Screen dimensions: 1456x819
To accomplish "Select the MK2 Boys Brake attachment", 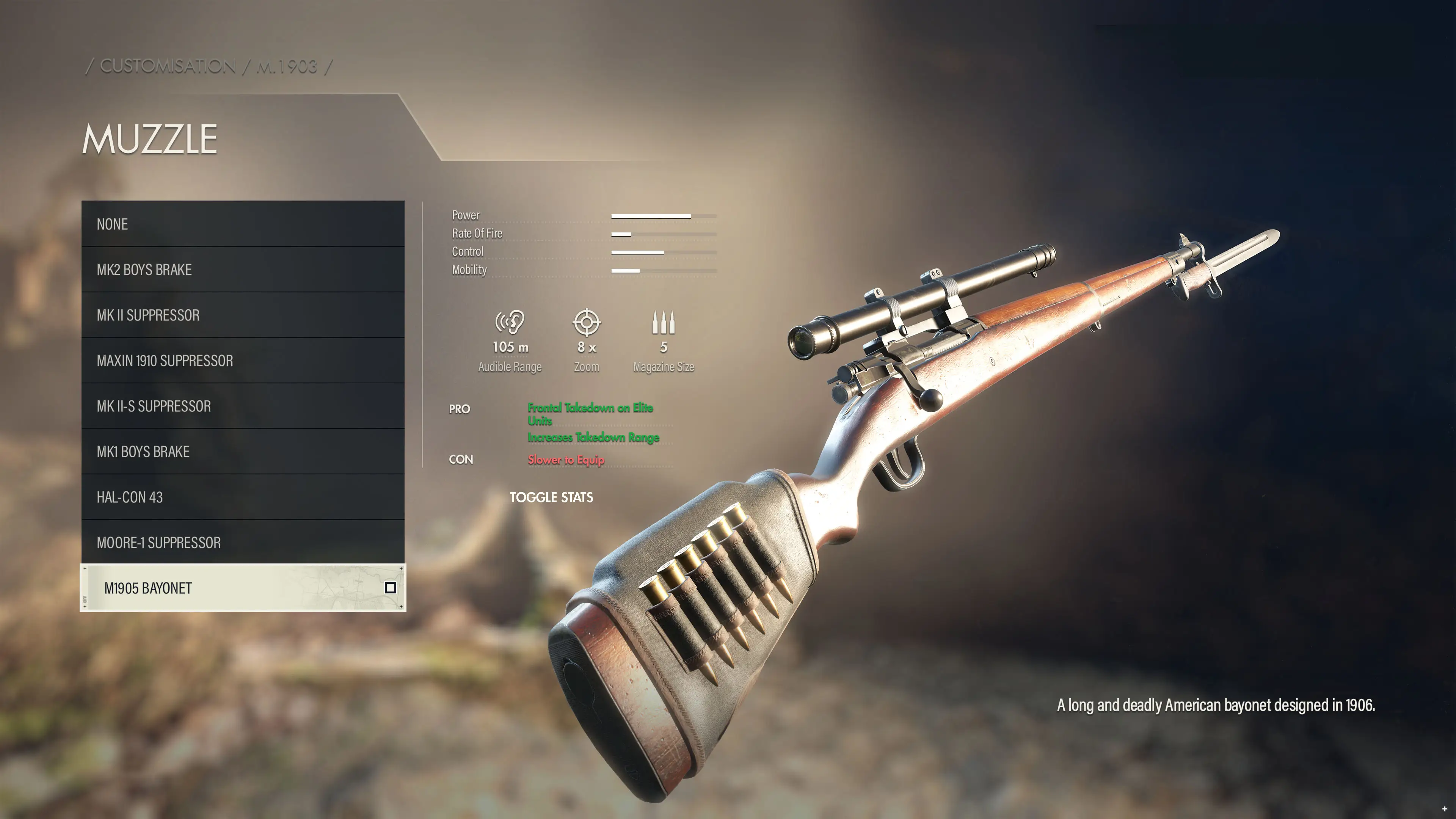I will tap(243, 270).
